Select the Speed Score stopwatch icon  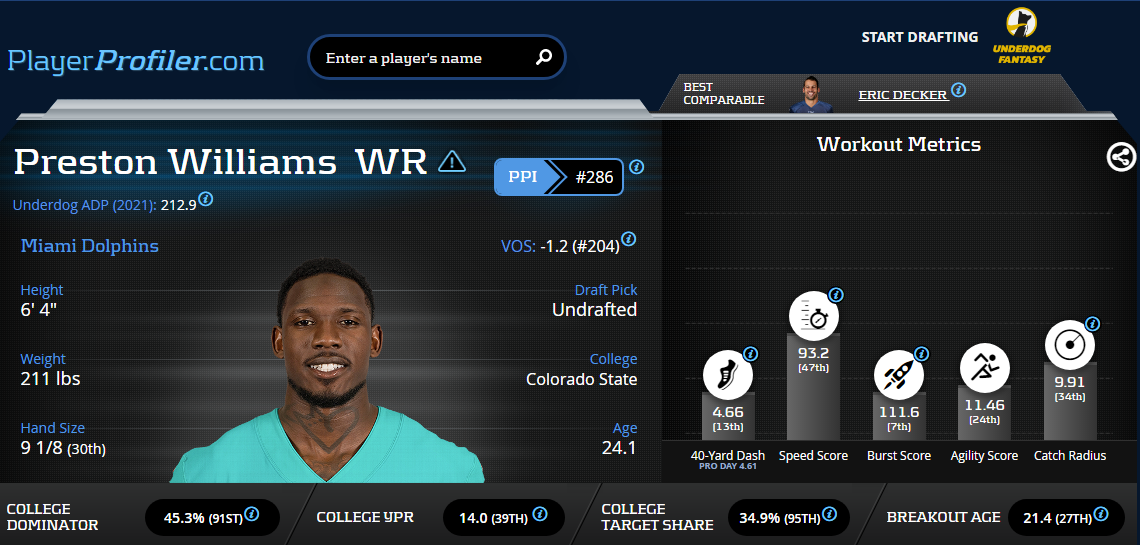tap(813, 317)
